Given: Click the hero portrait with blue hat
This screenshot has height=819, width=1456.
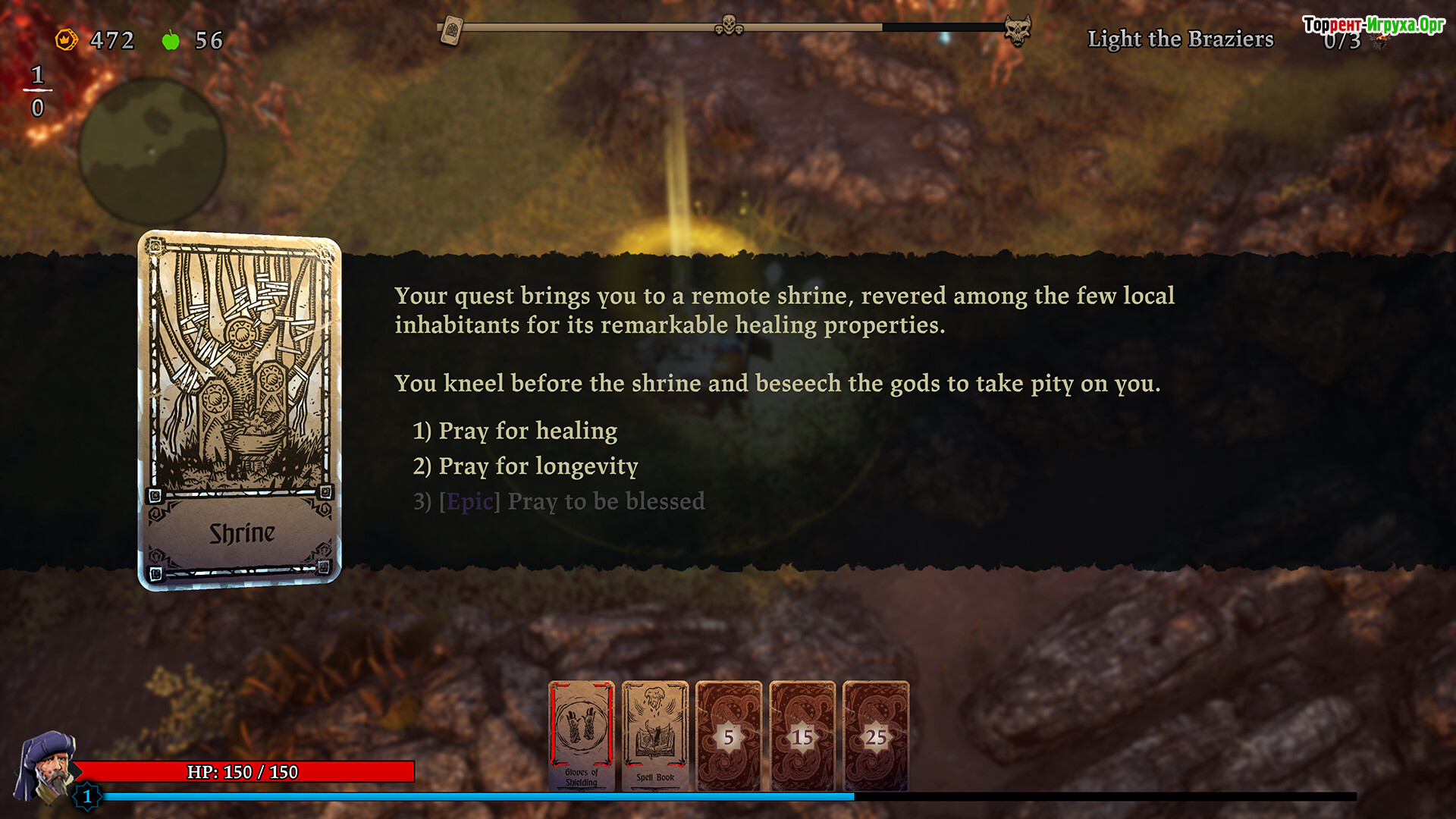Looking at the screenshot, I should coord(46,766).
